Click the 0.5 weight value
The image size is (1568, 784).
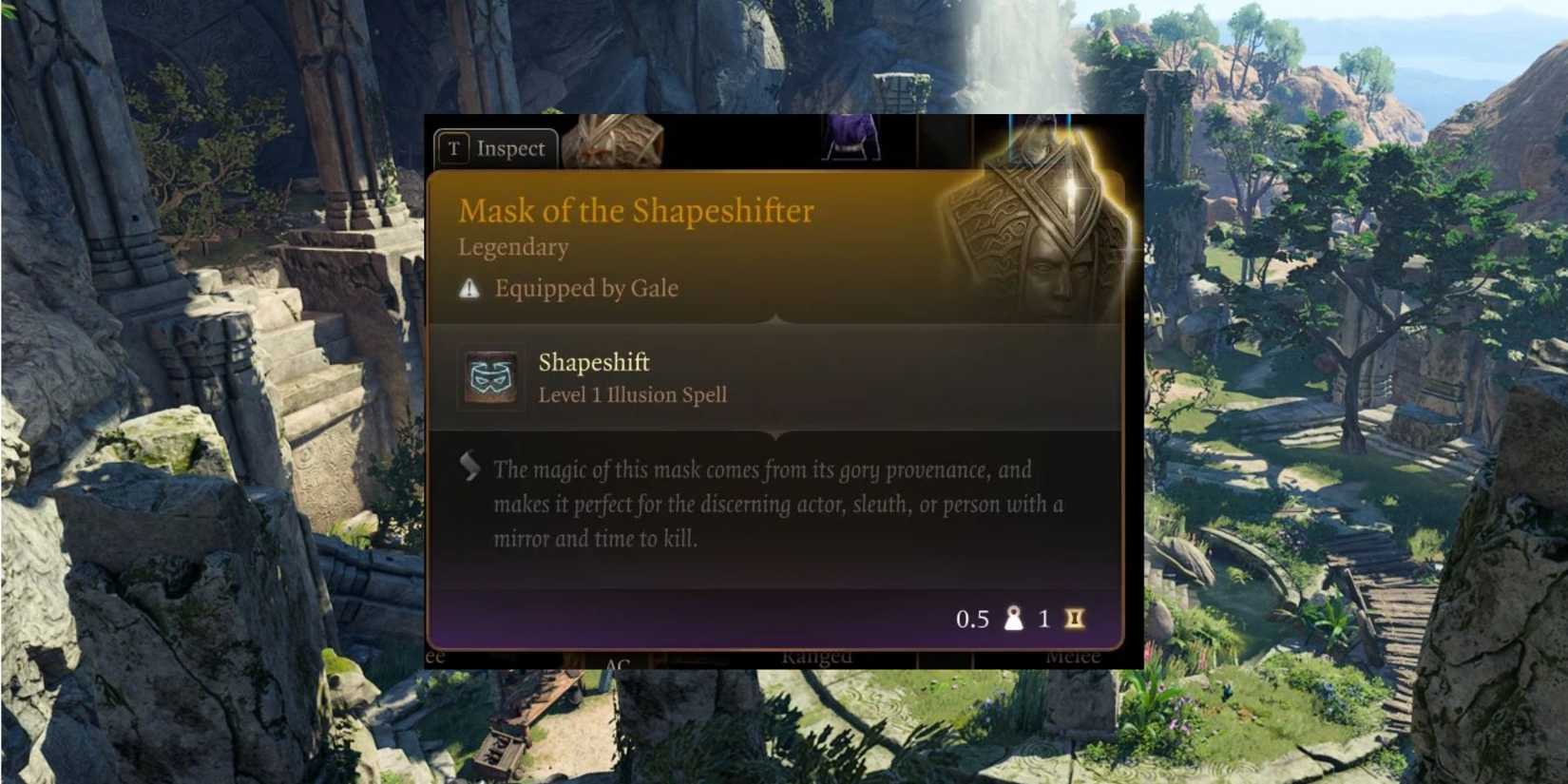[971, 618]
